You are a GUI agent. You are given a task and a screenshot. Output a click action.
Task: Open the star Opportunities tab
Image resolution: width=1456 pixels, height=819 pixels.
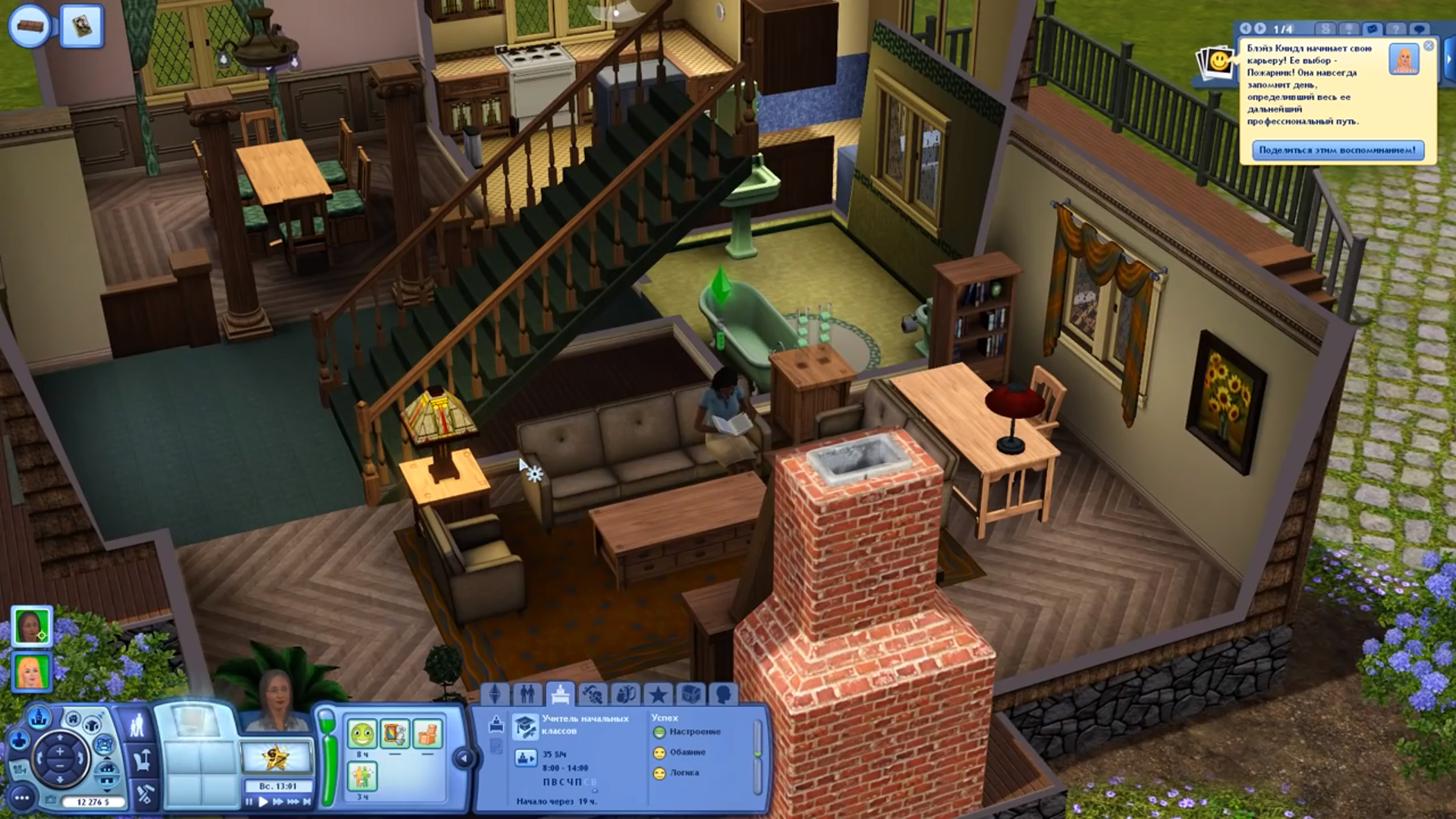[658, 694]
